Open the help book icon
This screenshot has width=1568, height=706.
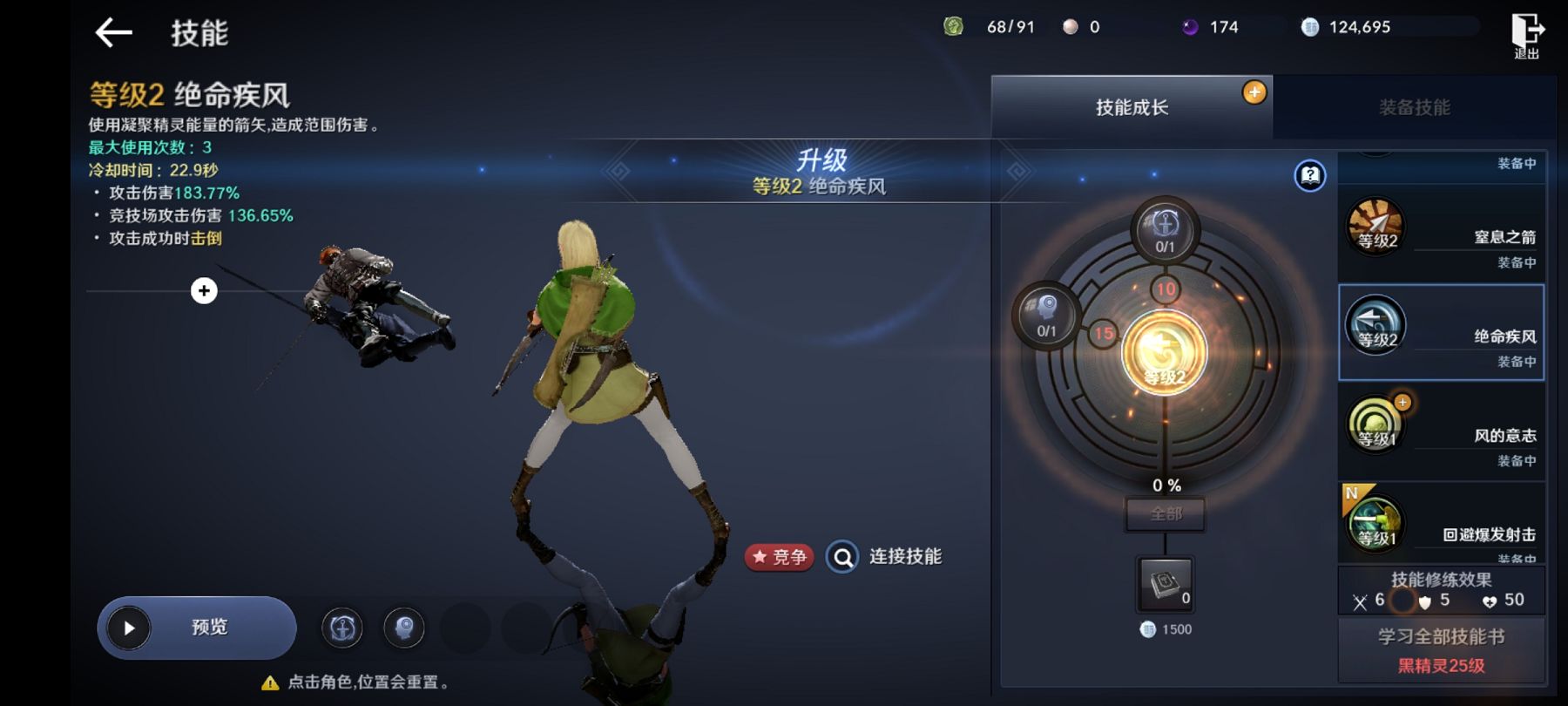click(1309, 176)
